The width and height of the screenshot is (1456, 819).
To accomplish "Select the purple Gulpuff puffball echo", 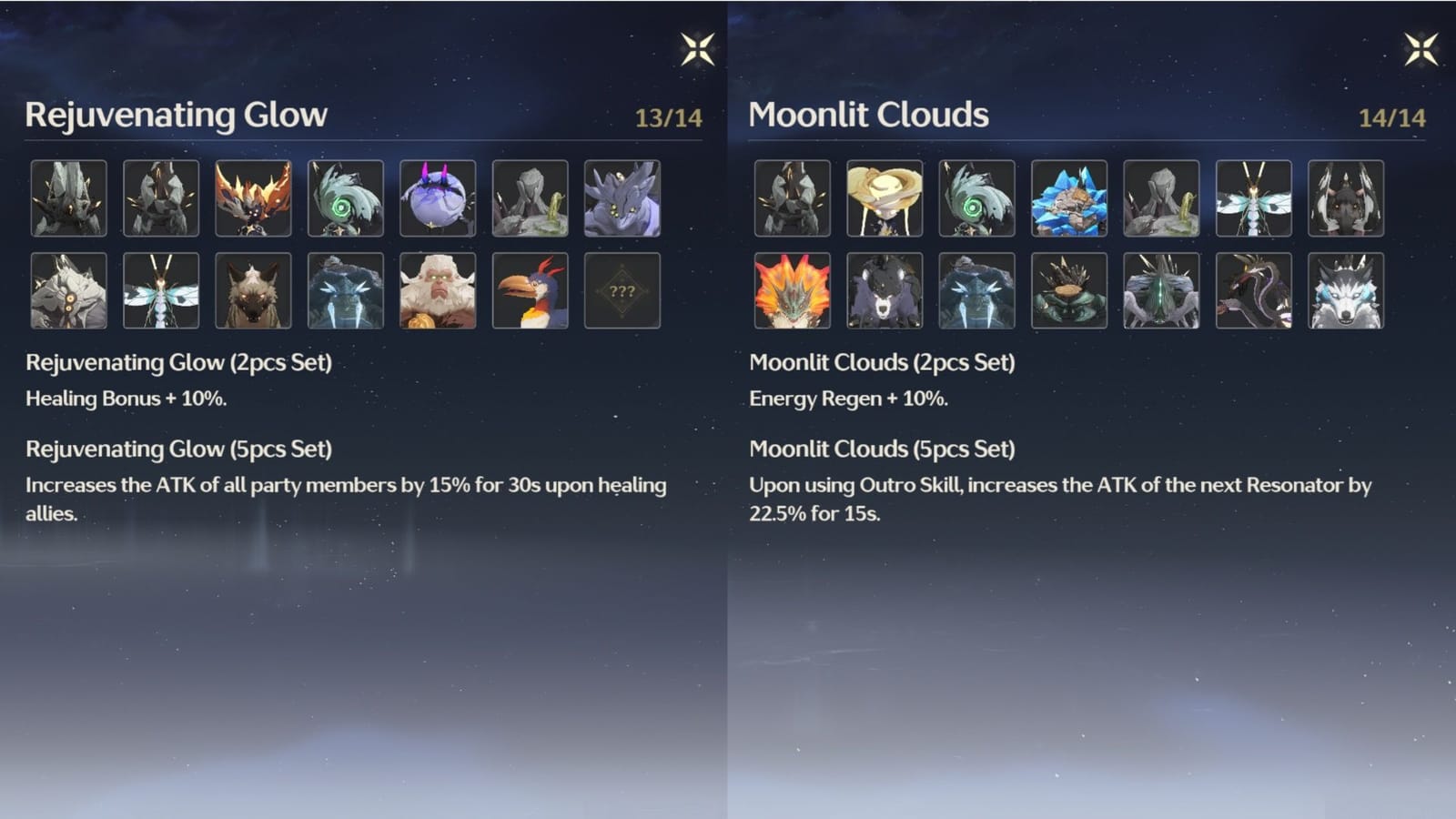I will pyautogui.click(x=438, y=197).
